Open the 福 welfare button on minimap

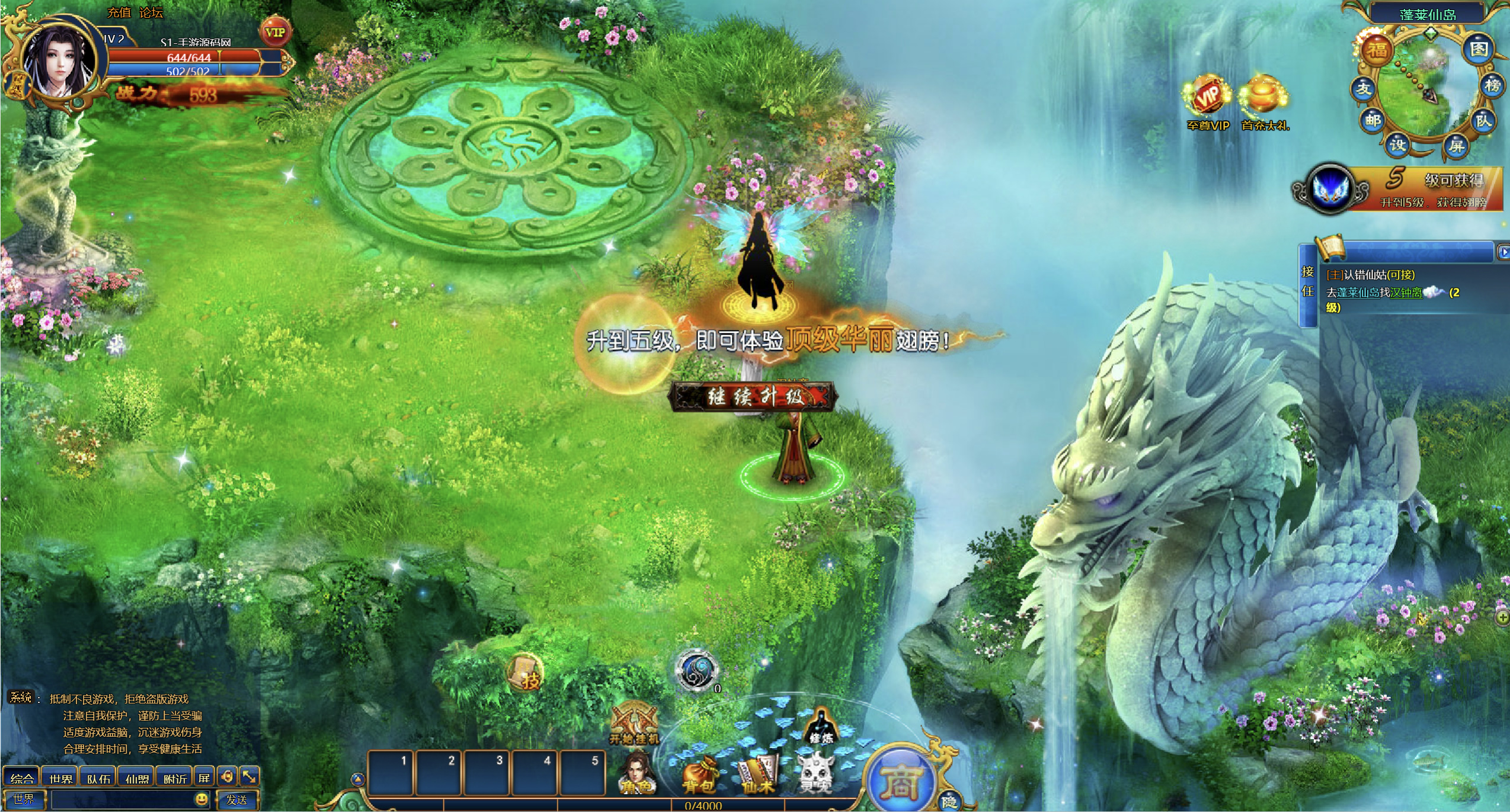[1377, 49]
